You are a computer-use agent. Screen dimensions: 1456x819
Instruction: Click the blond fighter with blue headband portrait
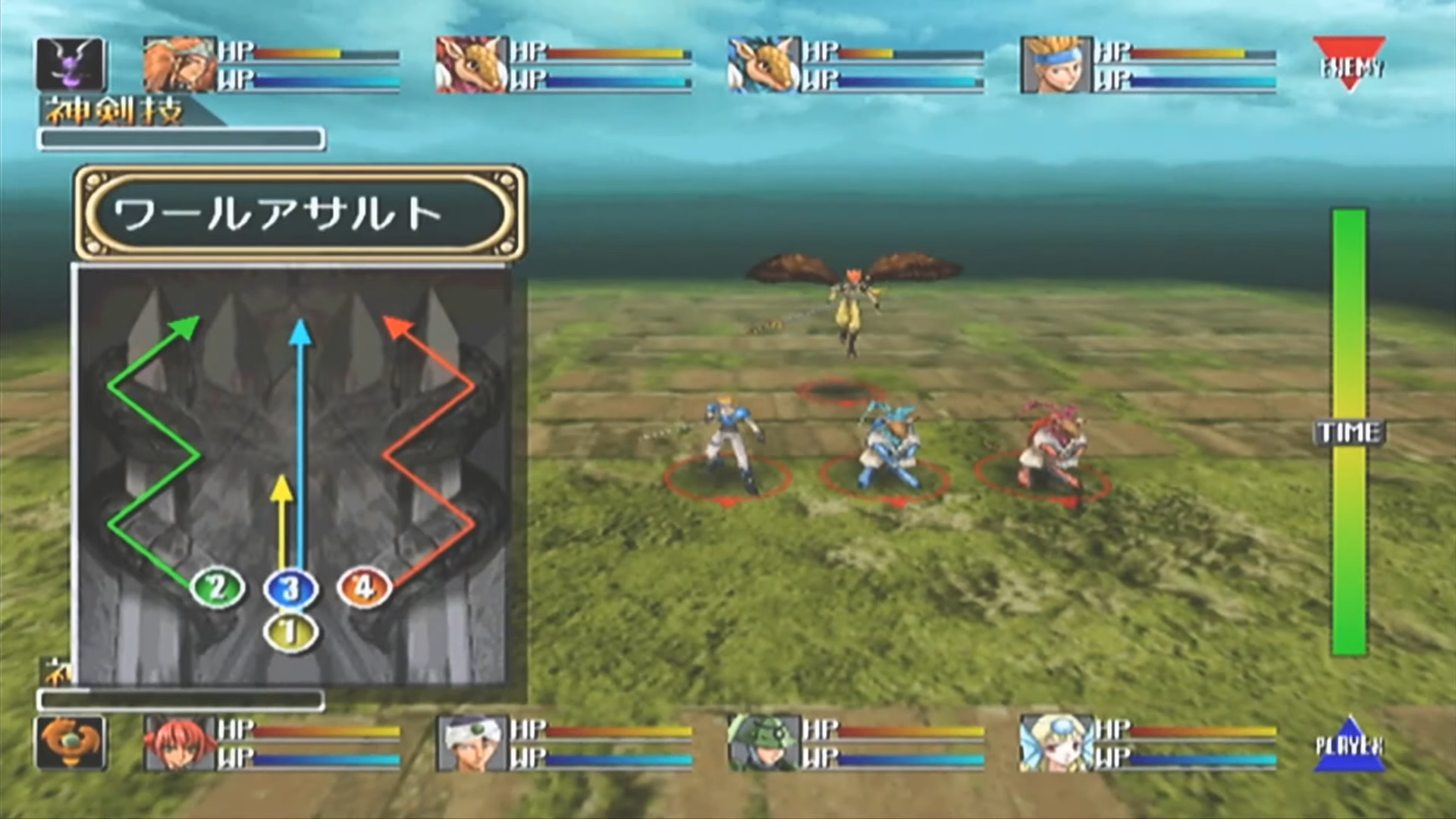tap(1058, 66)
